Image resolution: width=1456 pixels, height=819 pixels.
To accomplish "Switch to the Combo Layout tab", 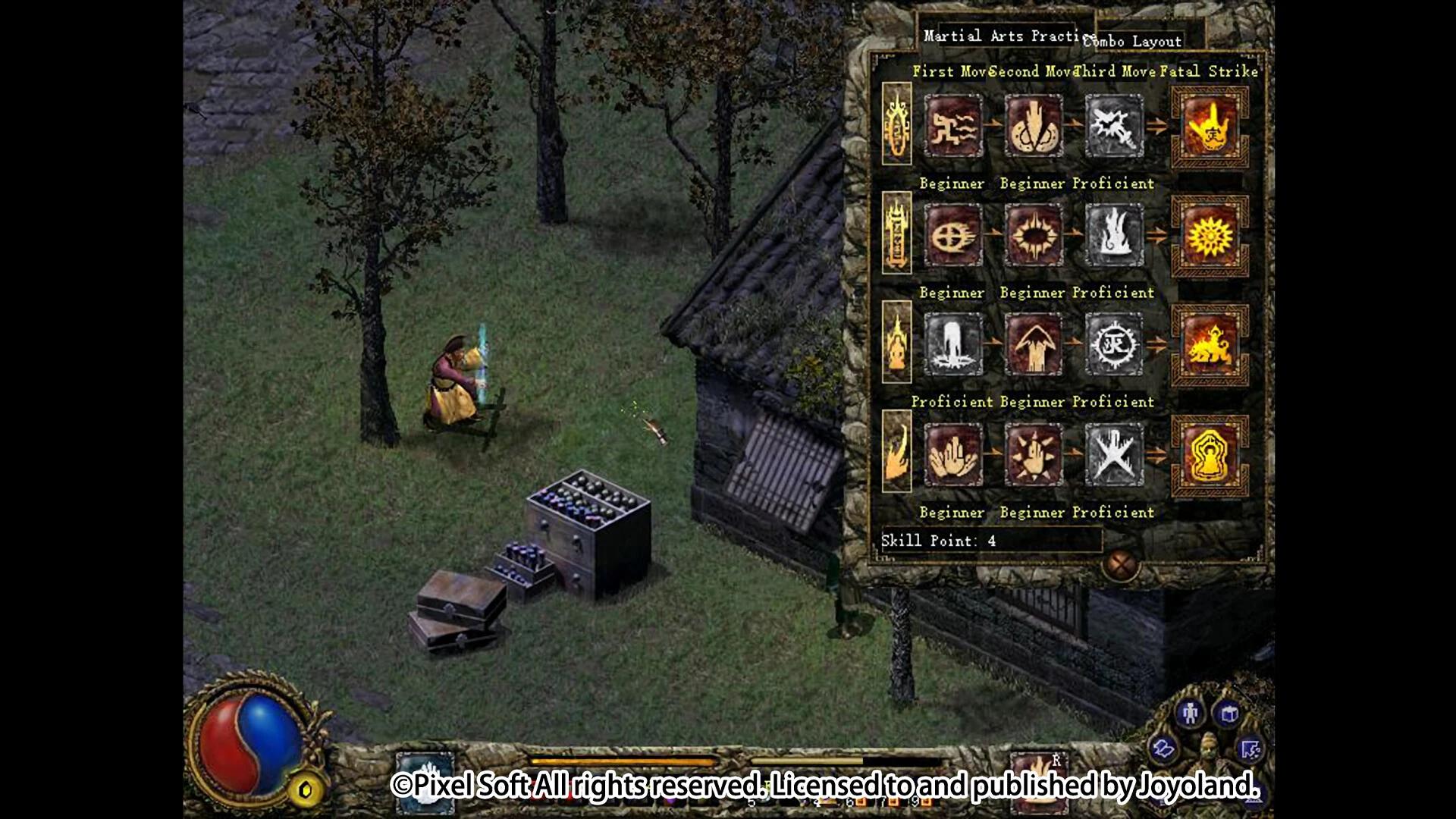I will tap(1134, 42).
